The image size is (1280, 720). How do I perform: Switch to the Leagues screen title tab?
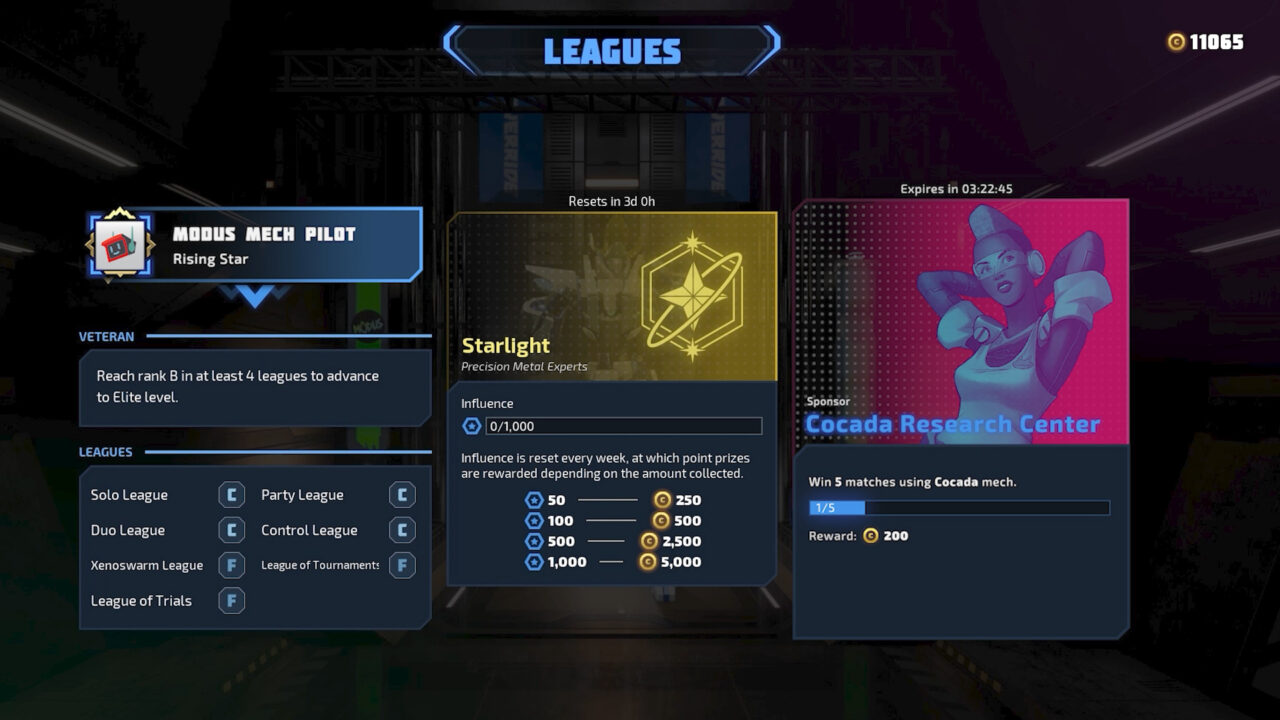coord(611,51)
